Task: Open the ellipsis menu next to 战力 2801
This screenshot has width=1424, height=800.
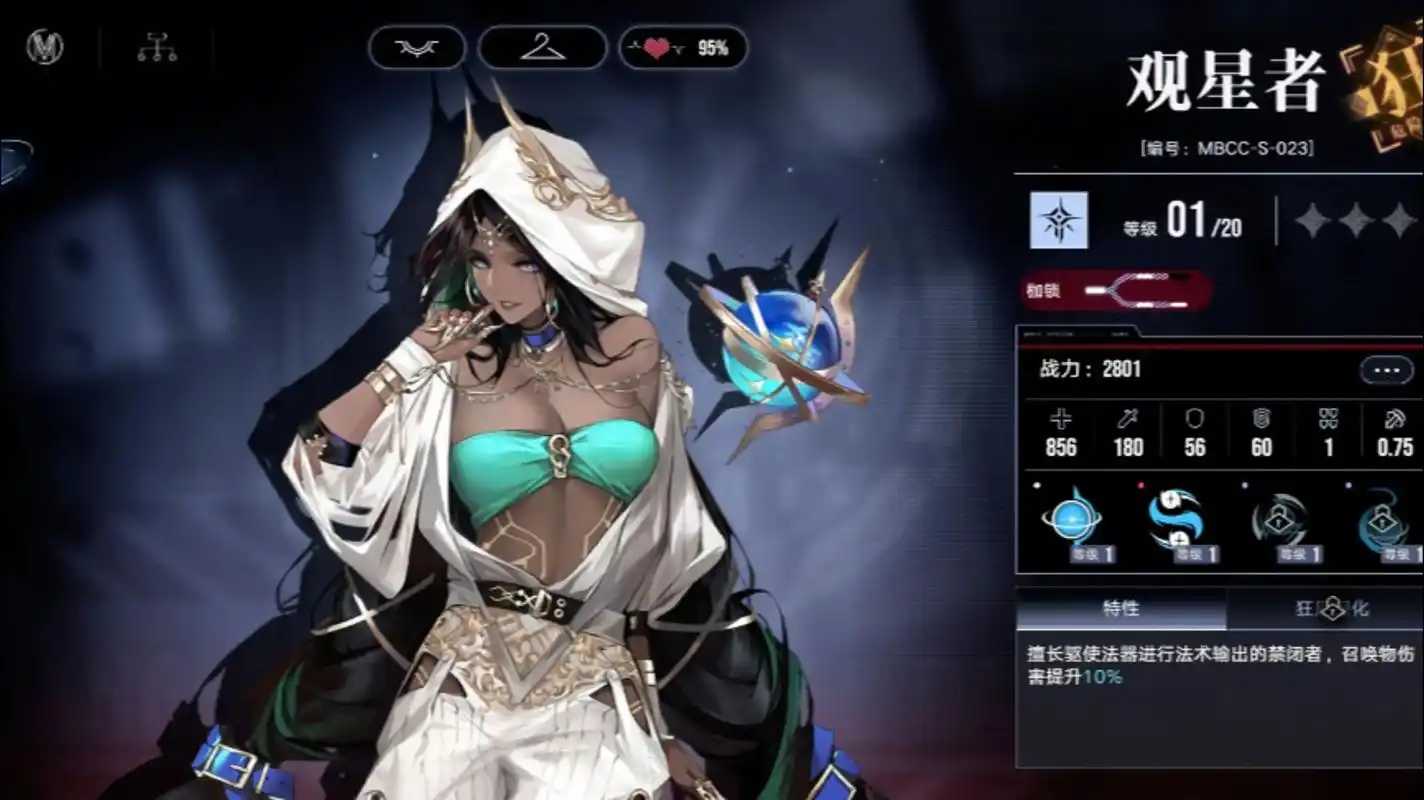Action: point(1385,369)
